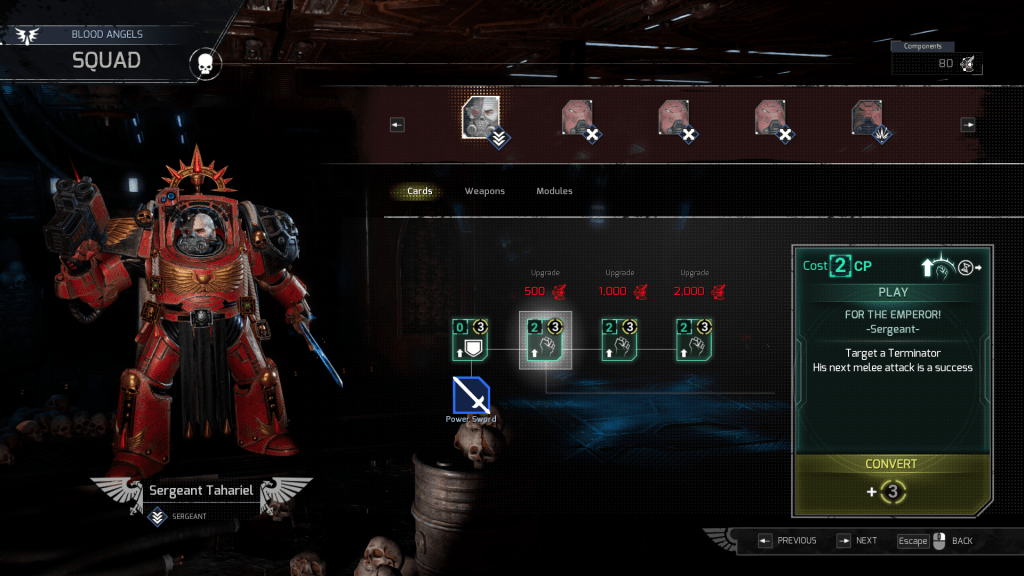This screenshot has width=1024, height=576.
Task: Select the shield card costing 0 CP
Action: pos(469,339)
